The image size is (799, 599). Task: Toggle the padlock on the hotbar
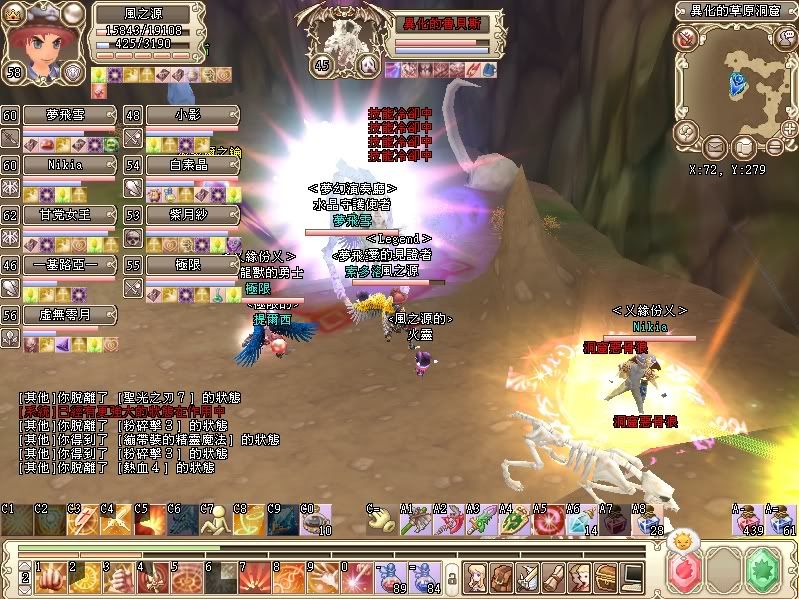(451, 578)
